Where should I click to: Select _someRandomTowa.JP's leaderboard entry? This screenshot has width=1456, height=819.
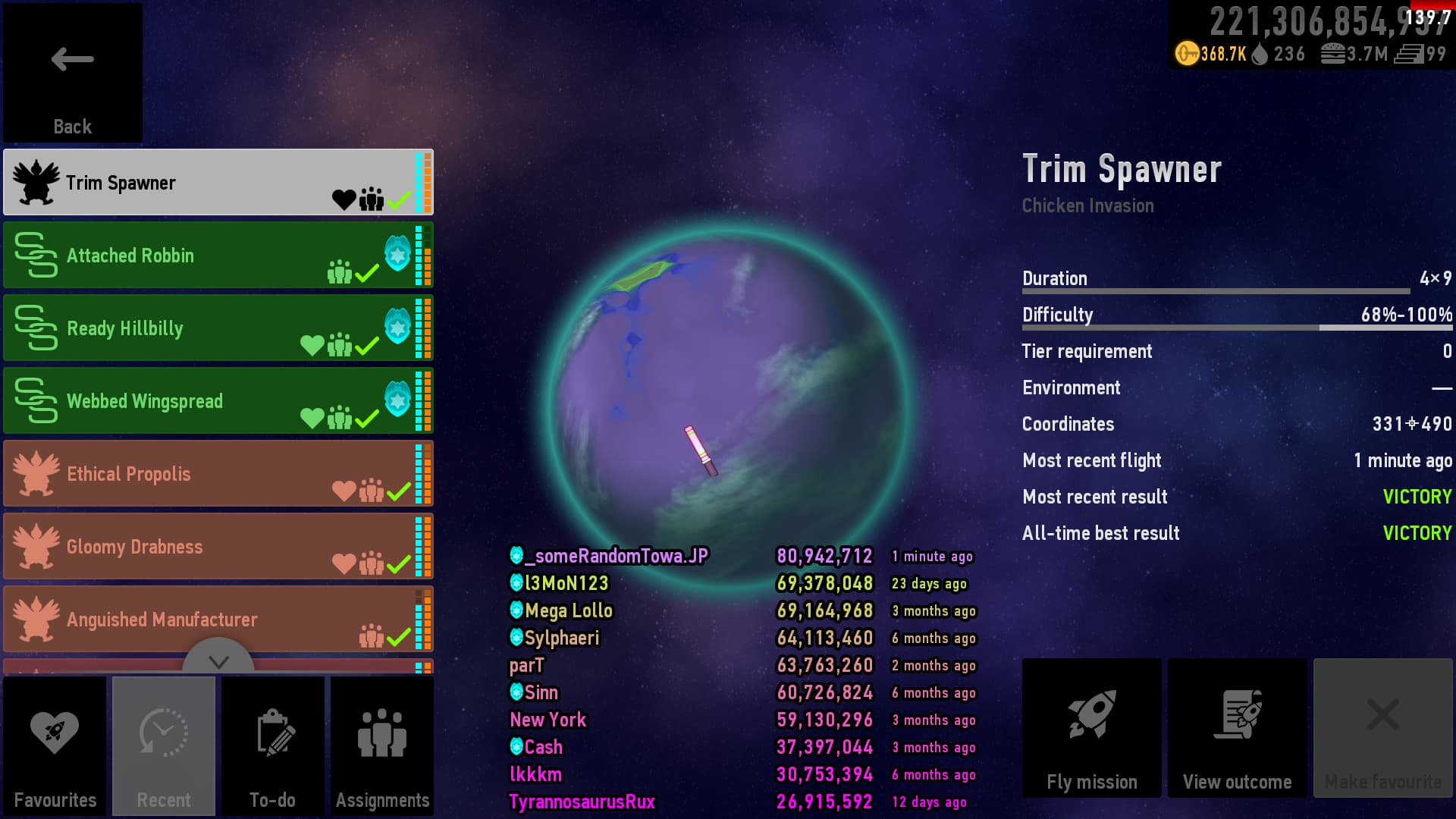tap(741, 557)
